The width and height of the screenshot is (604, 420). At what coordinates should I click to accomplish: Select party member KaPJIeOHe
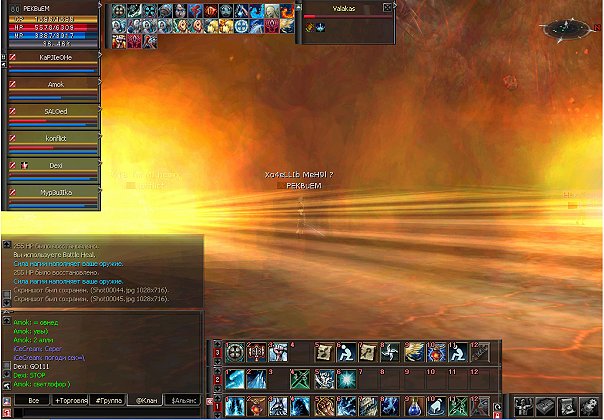[56, 58]
